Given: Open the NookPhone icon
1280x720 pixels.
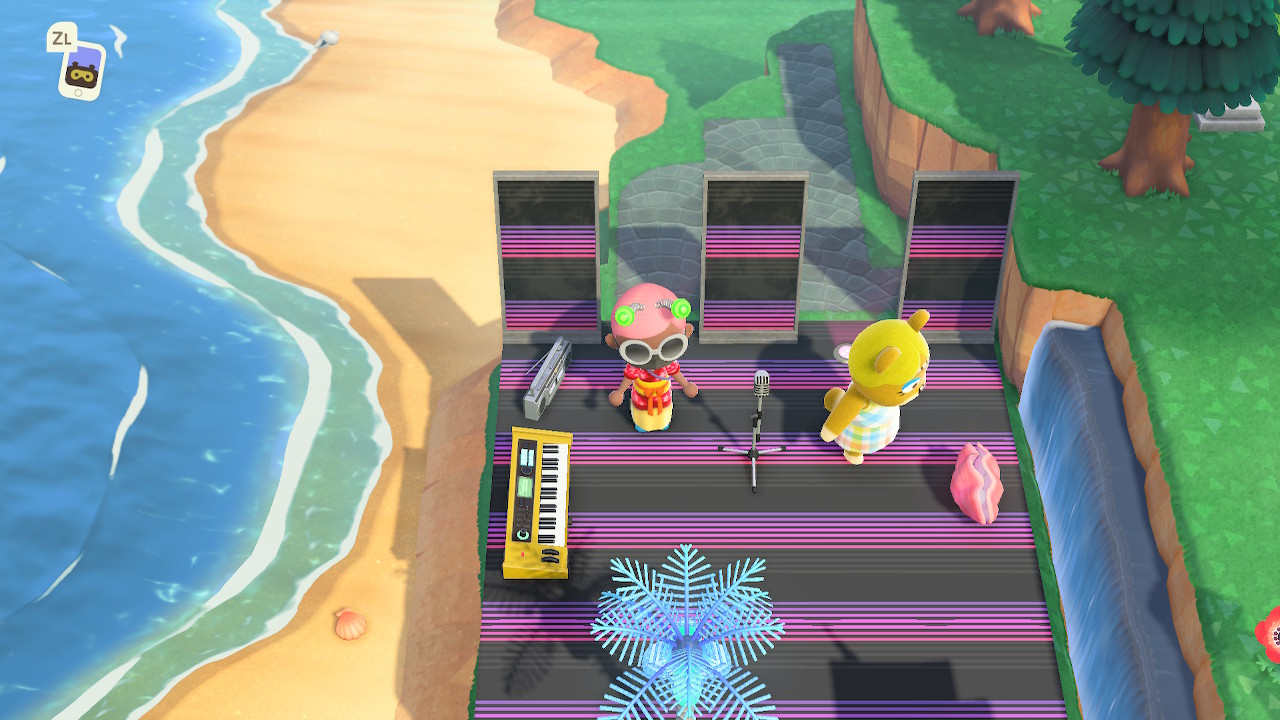Looking at the screenshot, I should pos(82,70).
